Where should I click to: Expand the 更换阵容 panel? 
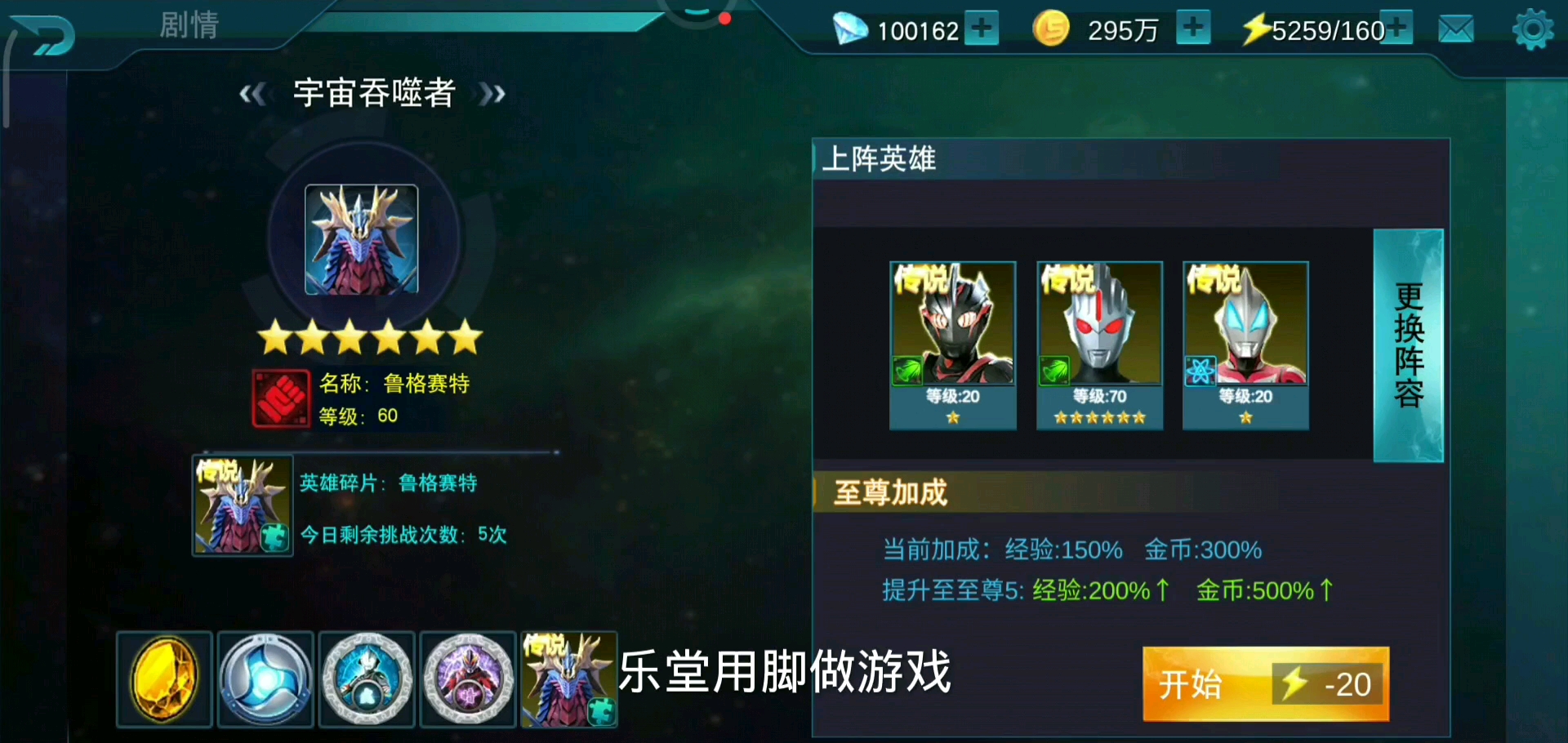pos(1408,345)
